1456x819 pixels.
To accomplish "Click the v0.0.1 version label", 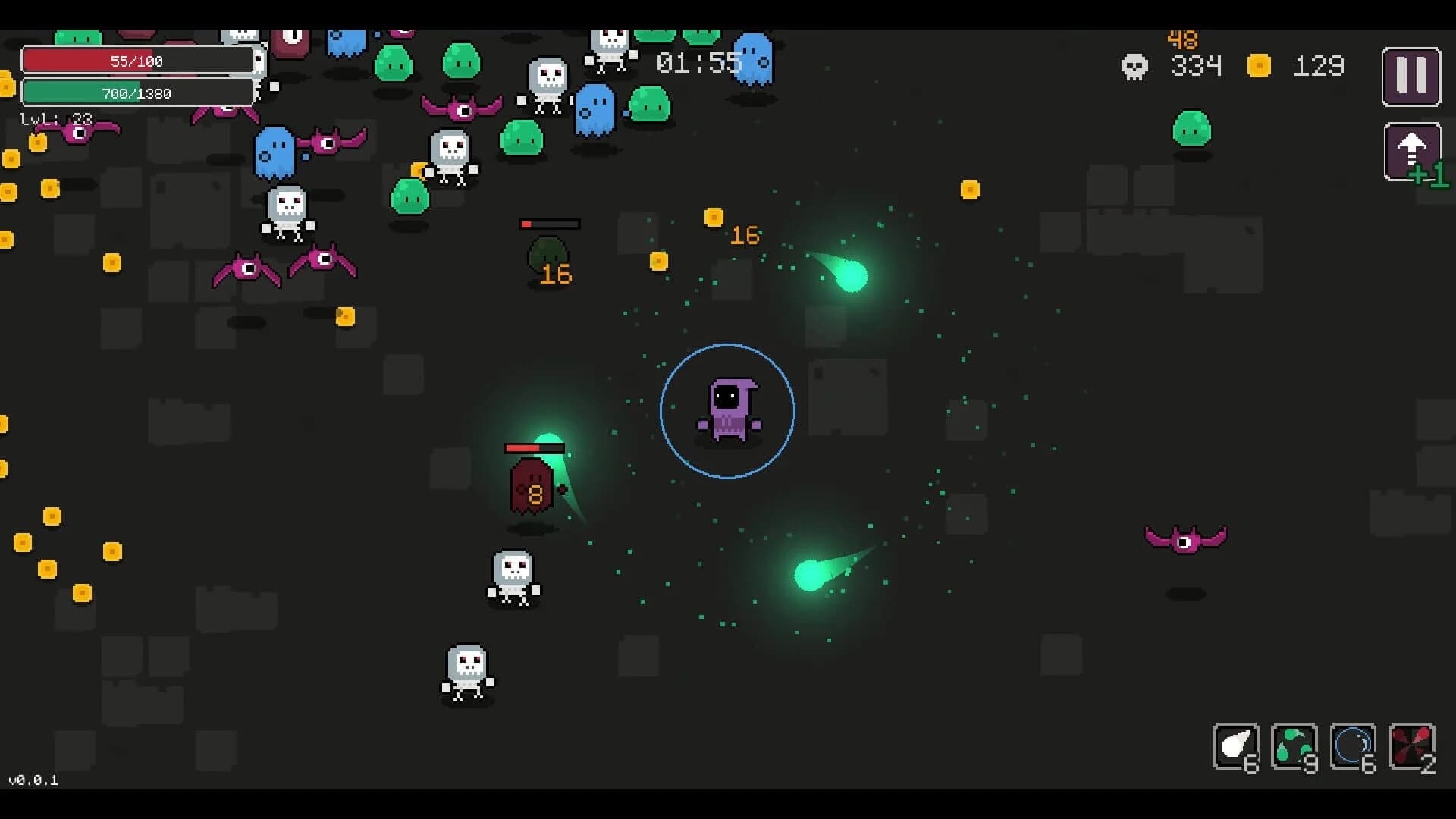I will pyautogui.click(x=32, y=778).
